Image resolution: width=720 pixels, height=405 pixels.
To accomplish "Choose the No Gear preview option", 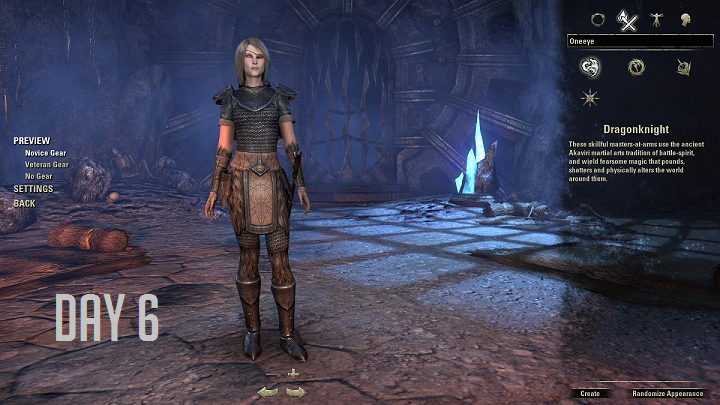I will [40, 176].
